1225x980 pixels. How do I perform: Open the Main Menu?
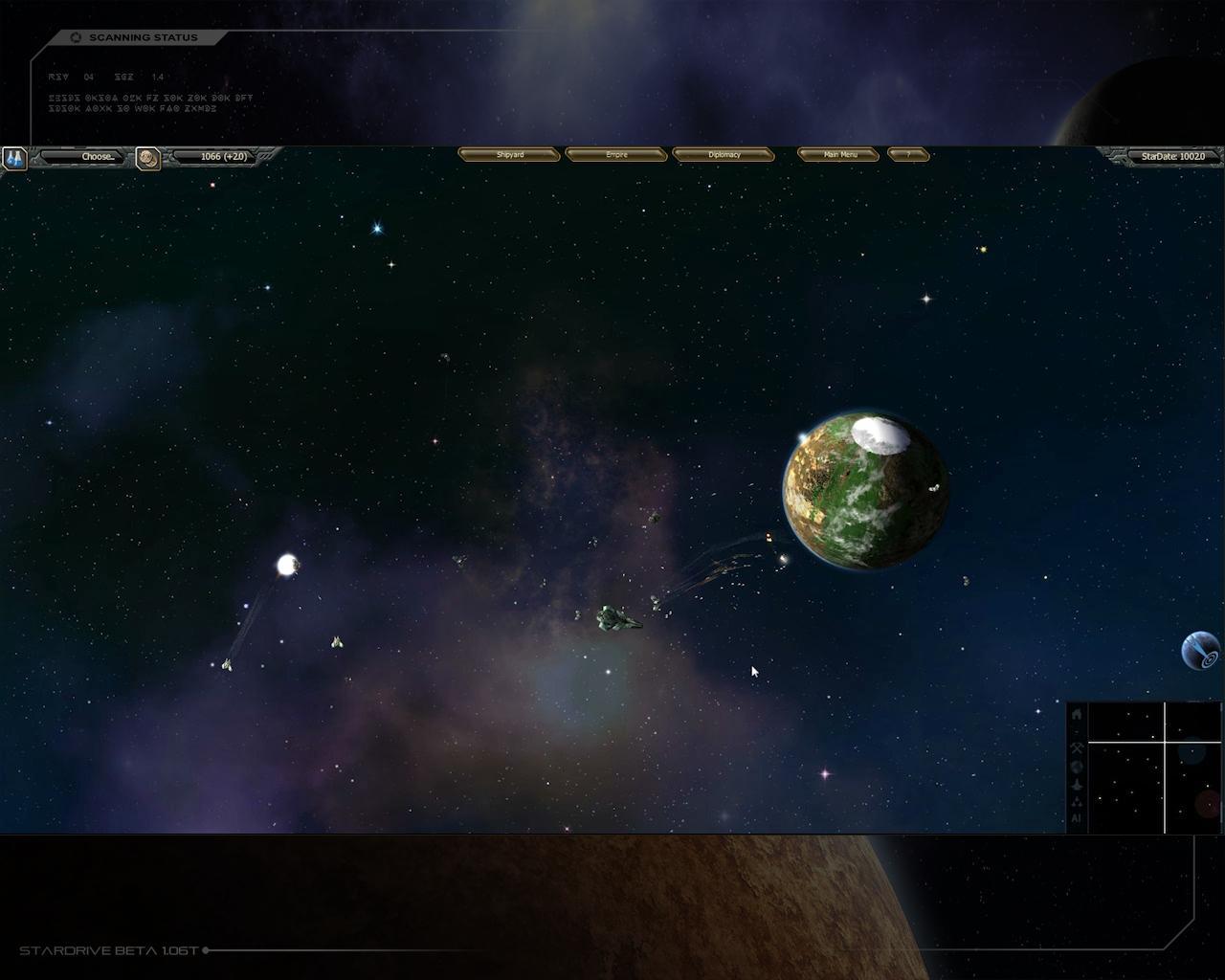coord(838,155)
